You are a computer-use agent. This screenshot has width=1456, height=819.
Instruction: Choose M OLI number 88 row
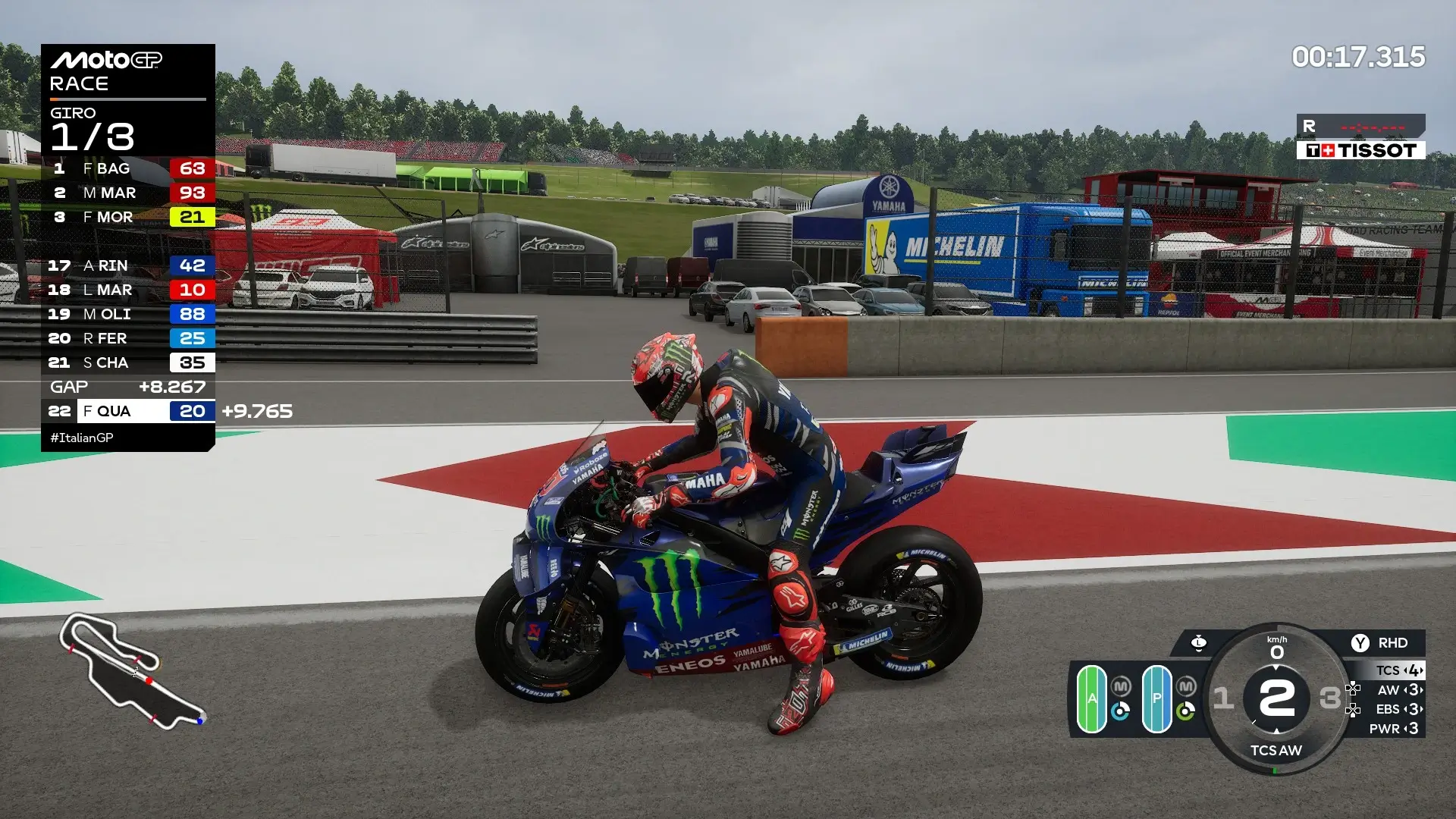(x=127, y=314)
